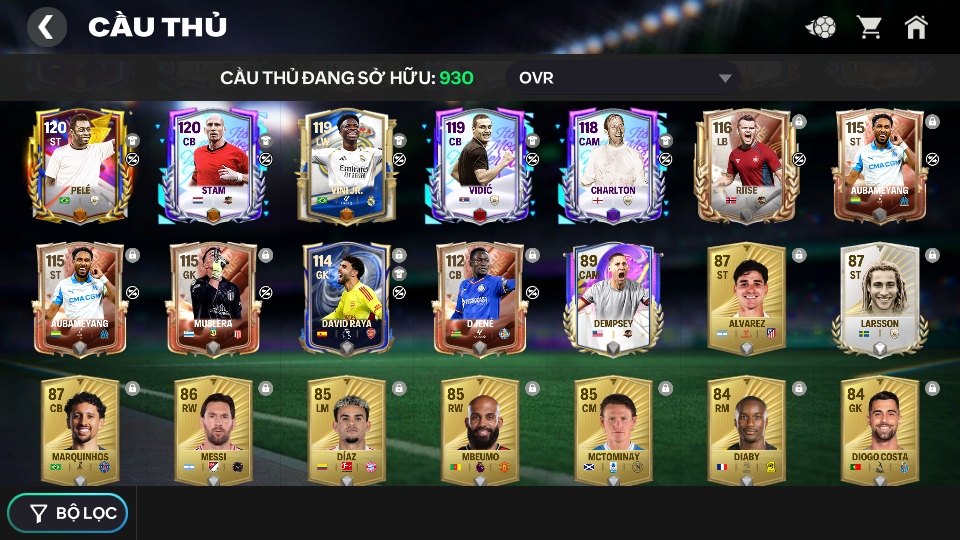Select the Pelé 120 ST card
The height and width of the screenshot is (540, 960).
click(80, 165)
